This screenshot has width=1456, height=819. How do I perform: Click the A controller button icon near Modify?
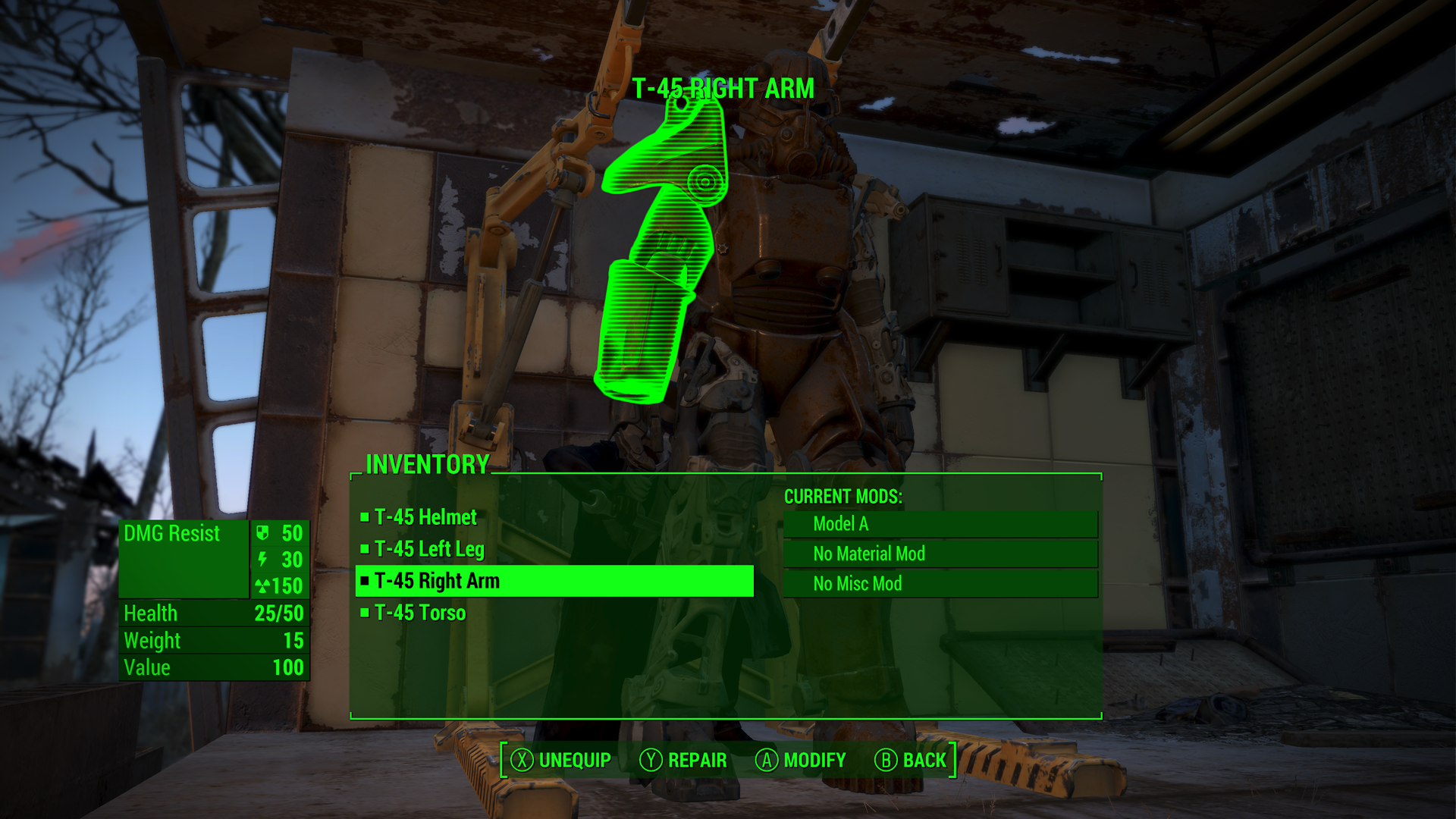tap(766, 760)
